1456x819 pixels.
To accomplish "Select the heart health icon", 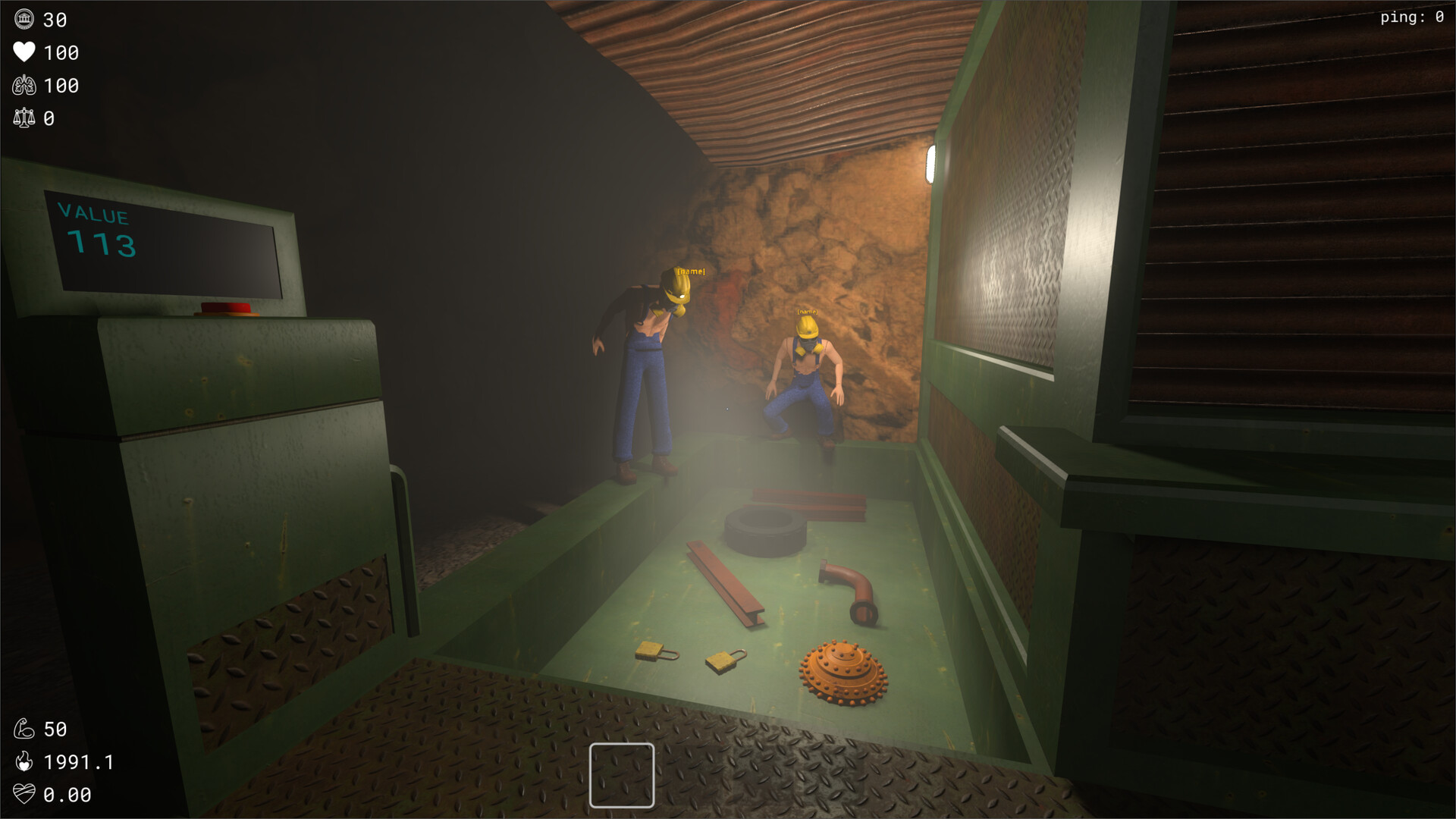I will click(25, 53).
